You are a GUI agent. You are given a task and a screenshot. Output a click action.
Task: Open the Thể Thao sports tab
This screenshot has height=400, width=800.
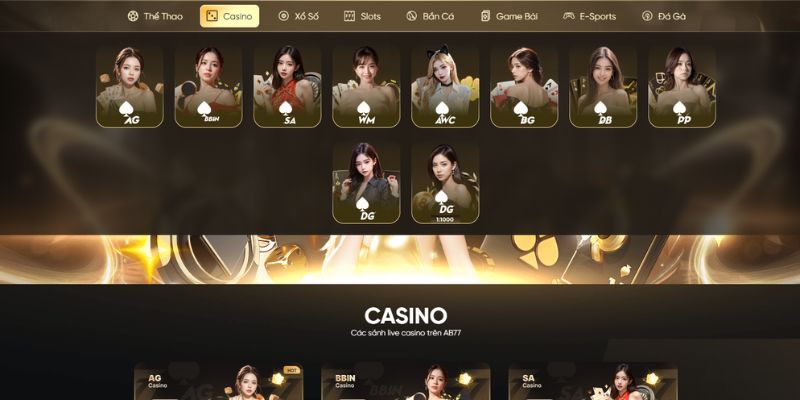[155, 16]
